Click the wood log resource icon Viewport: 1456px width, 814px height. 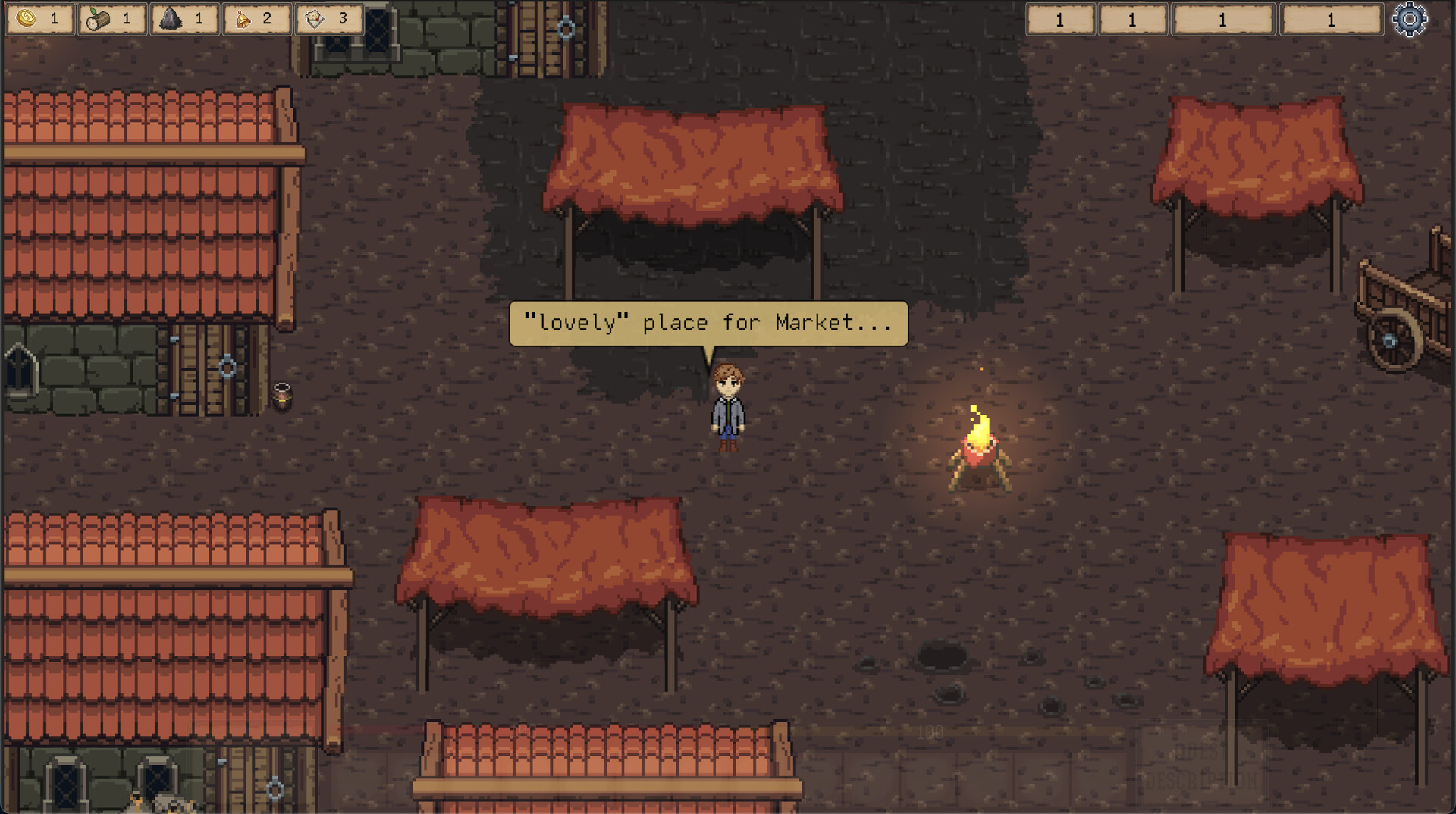point(99,19)
